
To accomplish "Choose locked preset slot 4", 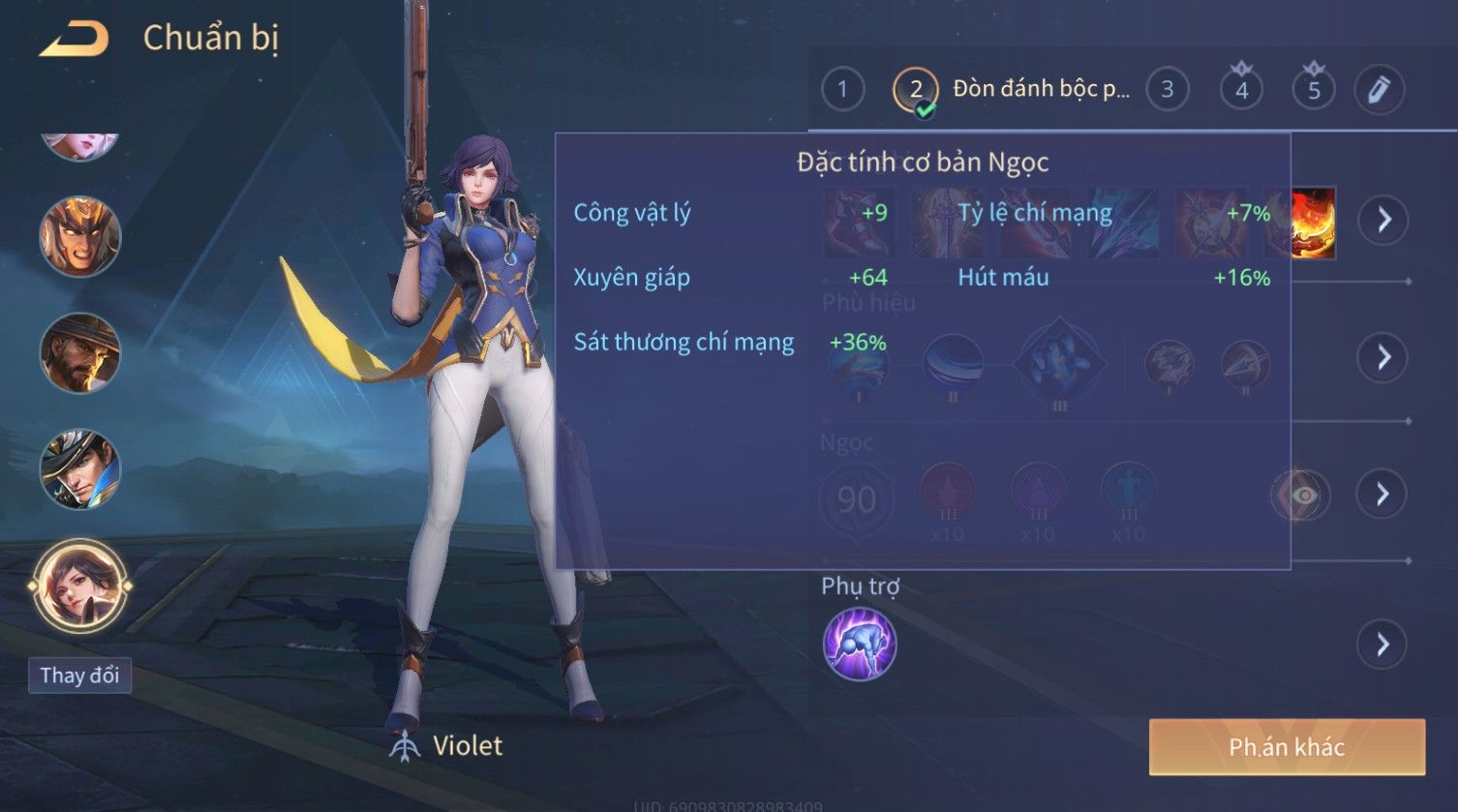I will pos(1241,90).
